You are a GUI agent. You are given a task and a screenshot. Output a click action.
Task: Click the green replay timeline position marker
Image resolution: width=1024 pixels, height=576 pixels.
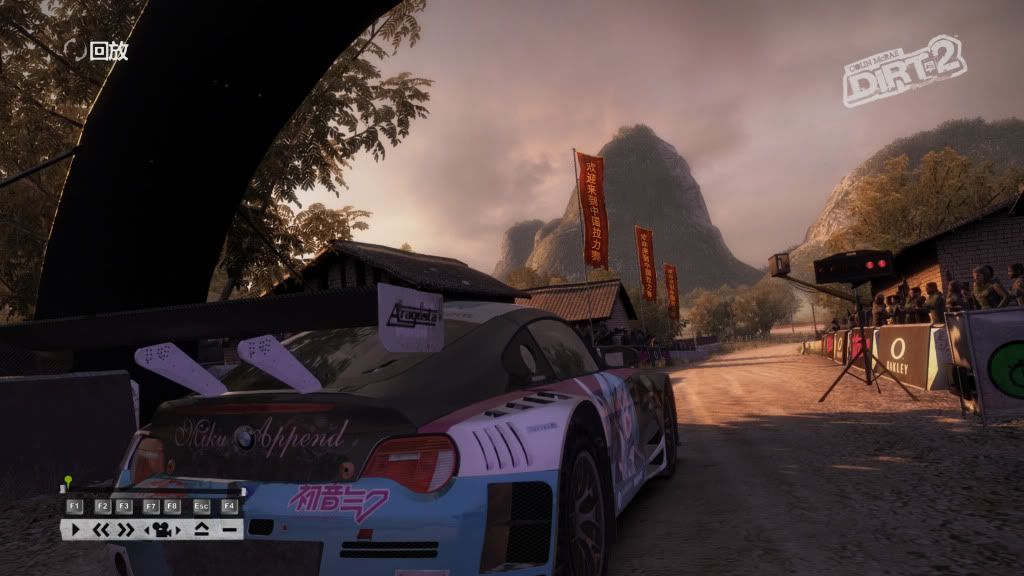(68, 480)
